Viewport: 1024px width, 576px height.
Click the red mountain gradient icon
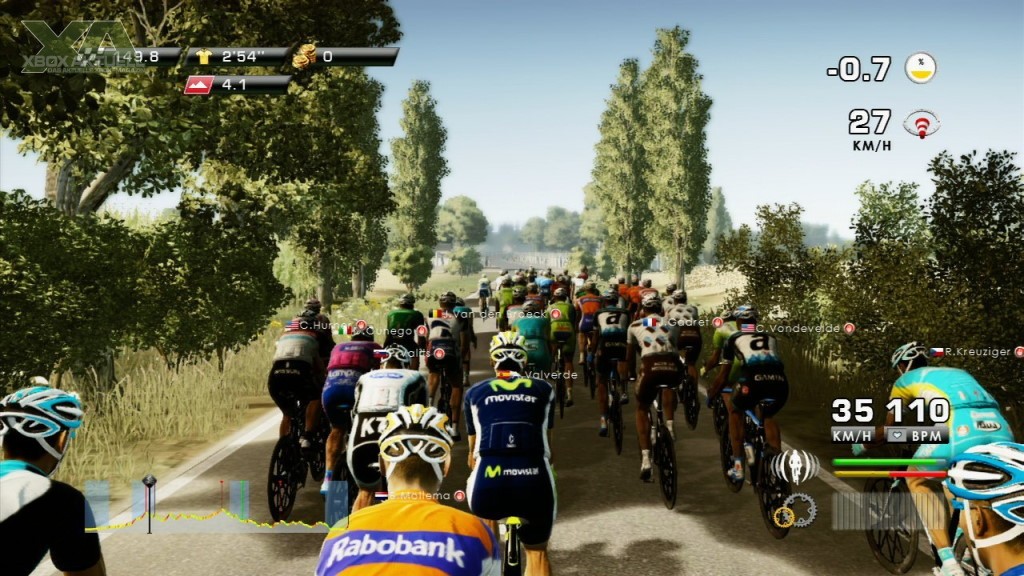coord(199,85)
